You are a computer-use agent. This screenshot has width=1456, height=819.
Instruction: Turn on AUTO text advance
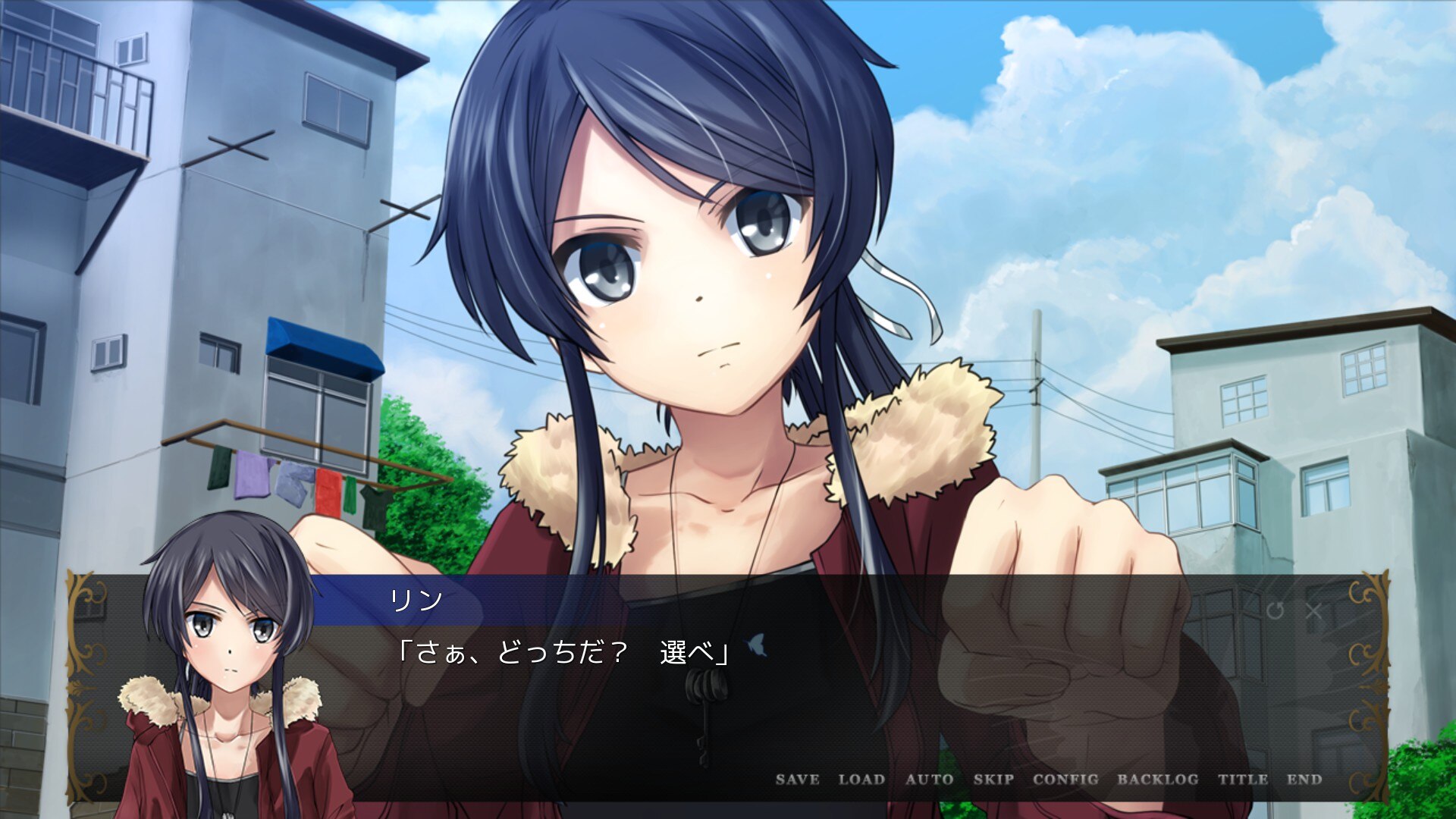click(929, 779)
